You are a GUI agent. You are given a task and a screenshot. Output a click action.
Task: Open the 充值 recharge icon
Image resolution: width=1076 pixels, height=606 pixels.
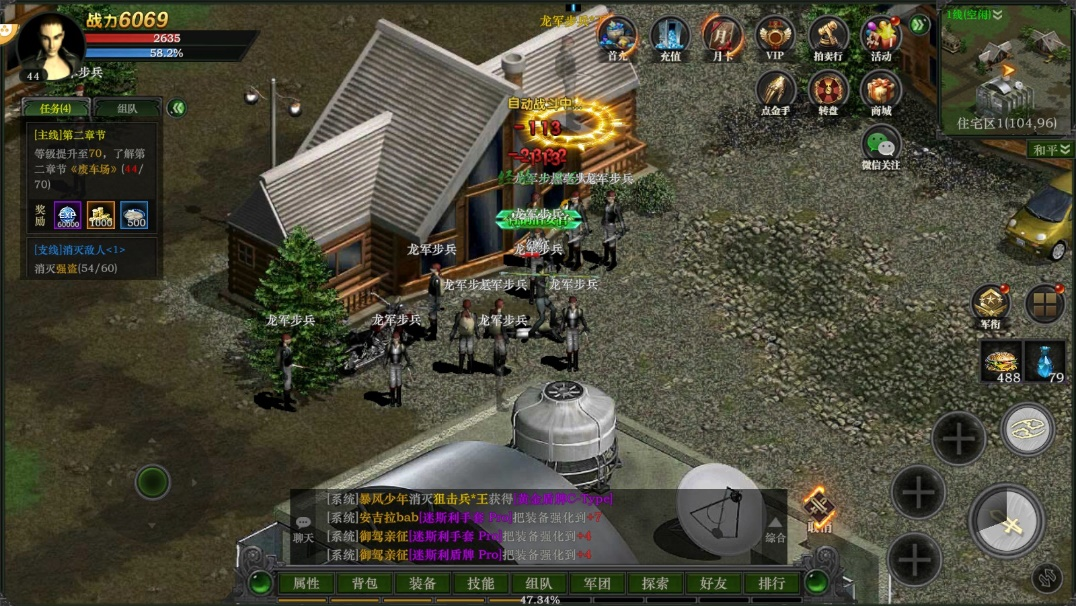(x=669, y=36)
